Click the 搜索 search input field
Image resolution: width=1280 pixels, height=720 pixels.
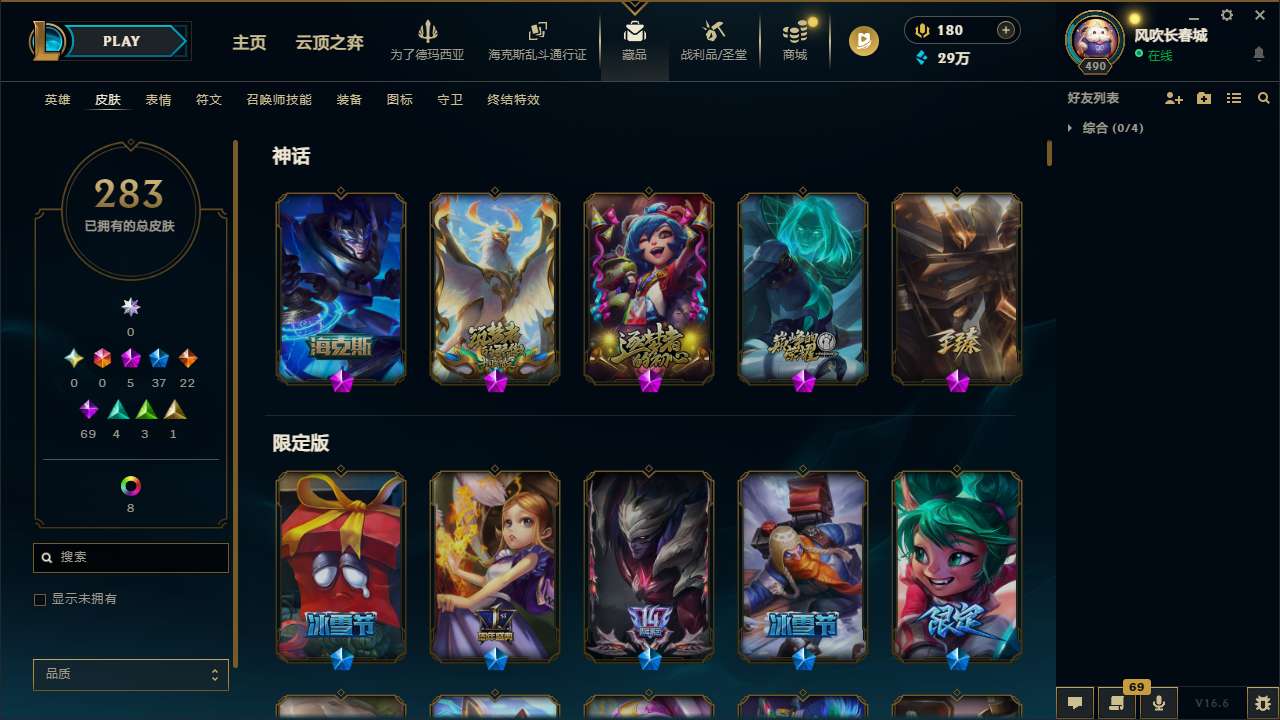point(130,557)
